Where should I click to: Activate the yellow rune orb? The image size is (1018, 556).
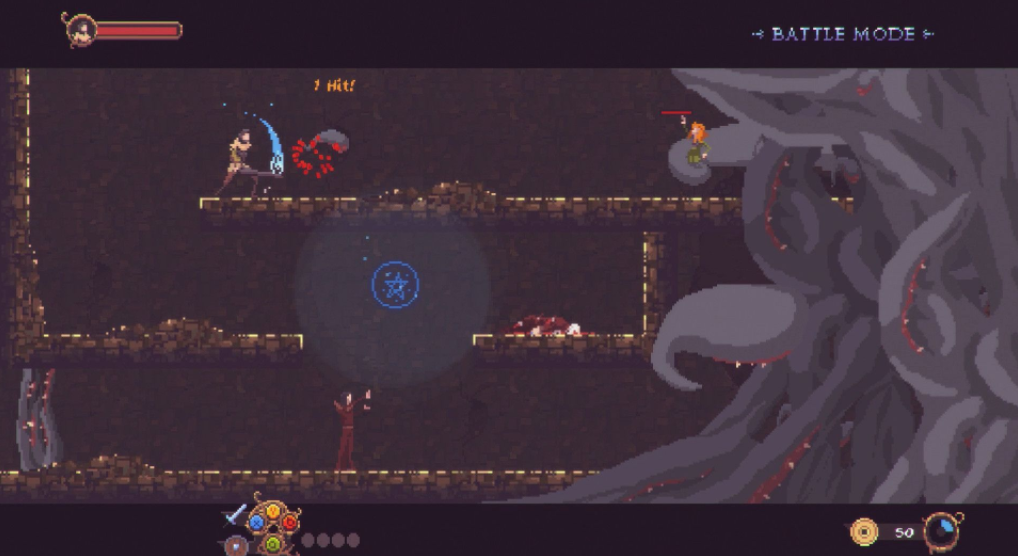click(273, 510)
